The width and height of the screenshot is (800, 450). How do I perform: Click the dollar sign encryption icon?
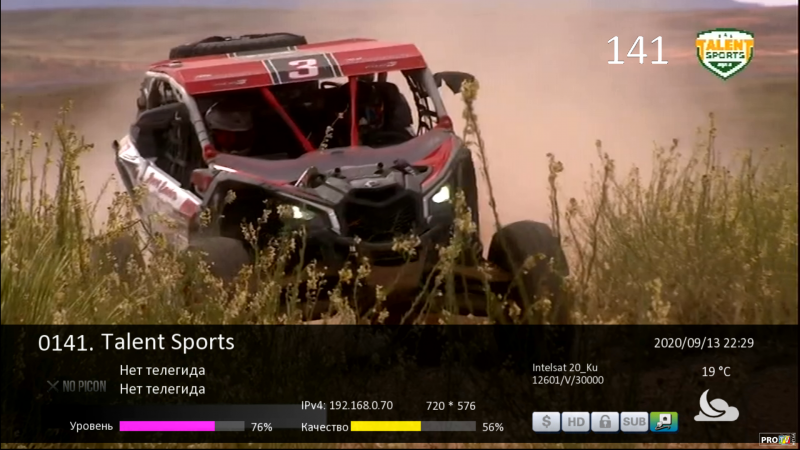pyautogui.click(x=546, y=422)
